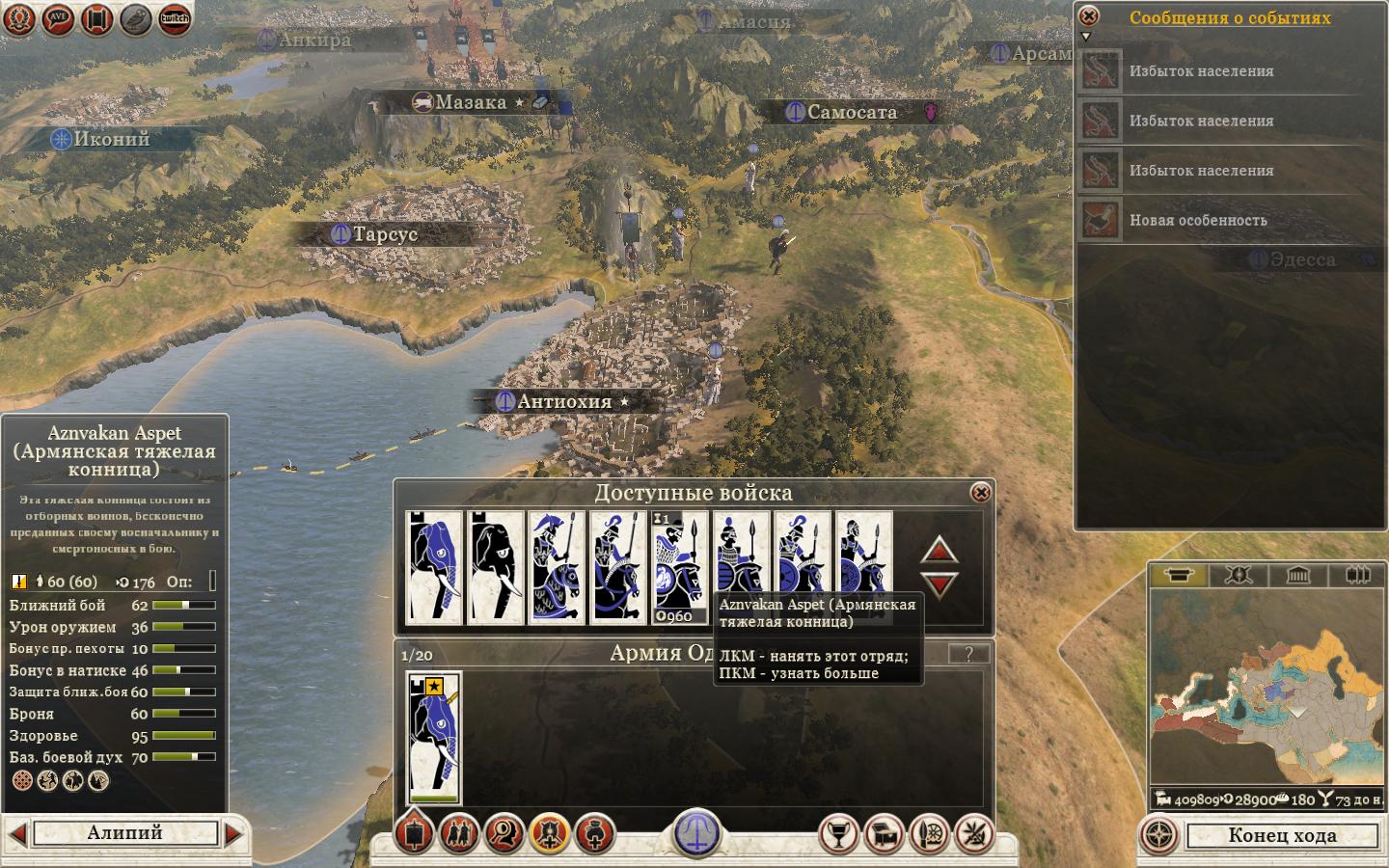Close the Сообщения о событиях panel
The width and height of the screenshot is (1389, 868).
pyautogui.click(x=1088, y=16)
